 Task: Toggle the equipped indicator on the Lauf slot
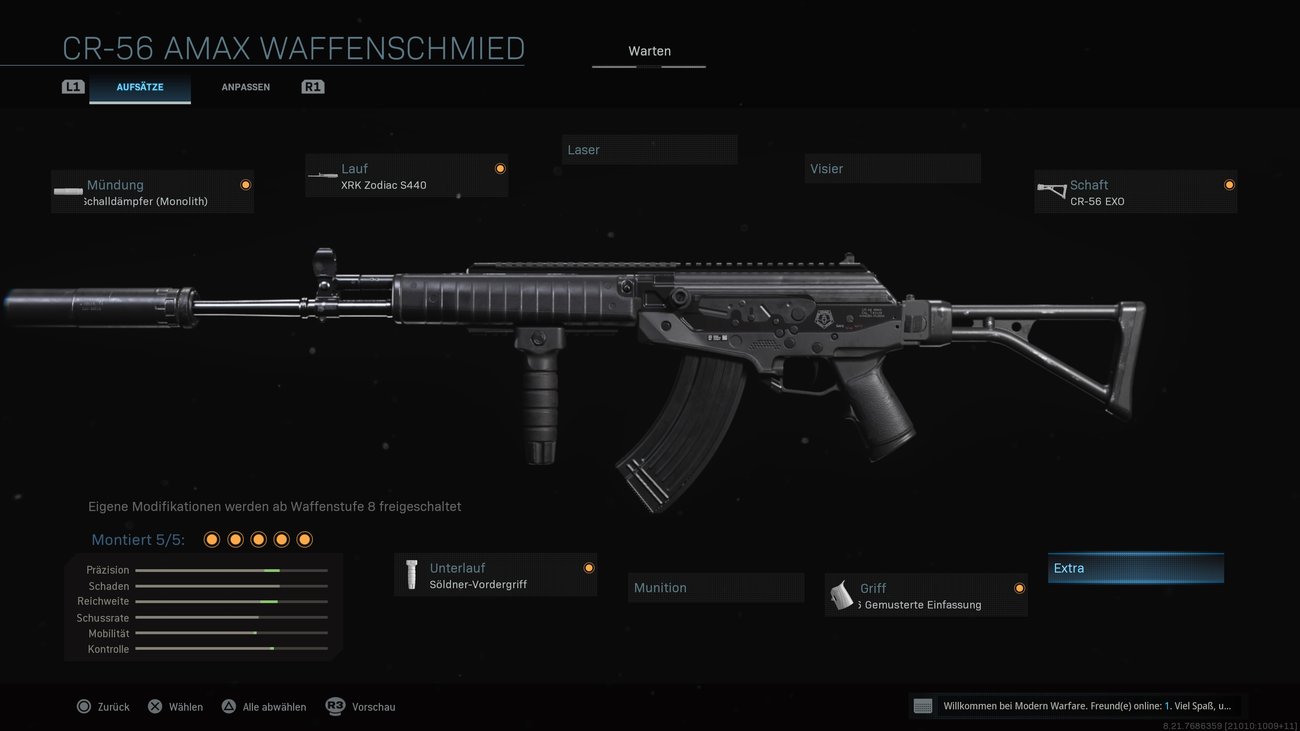point(500,168)
